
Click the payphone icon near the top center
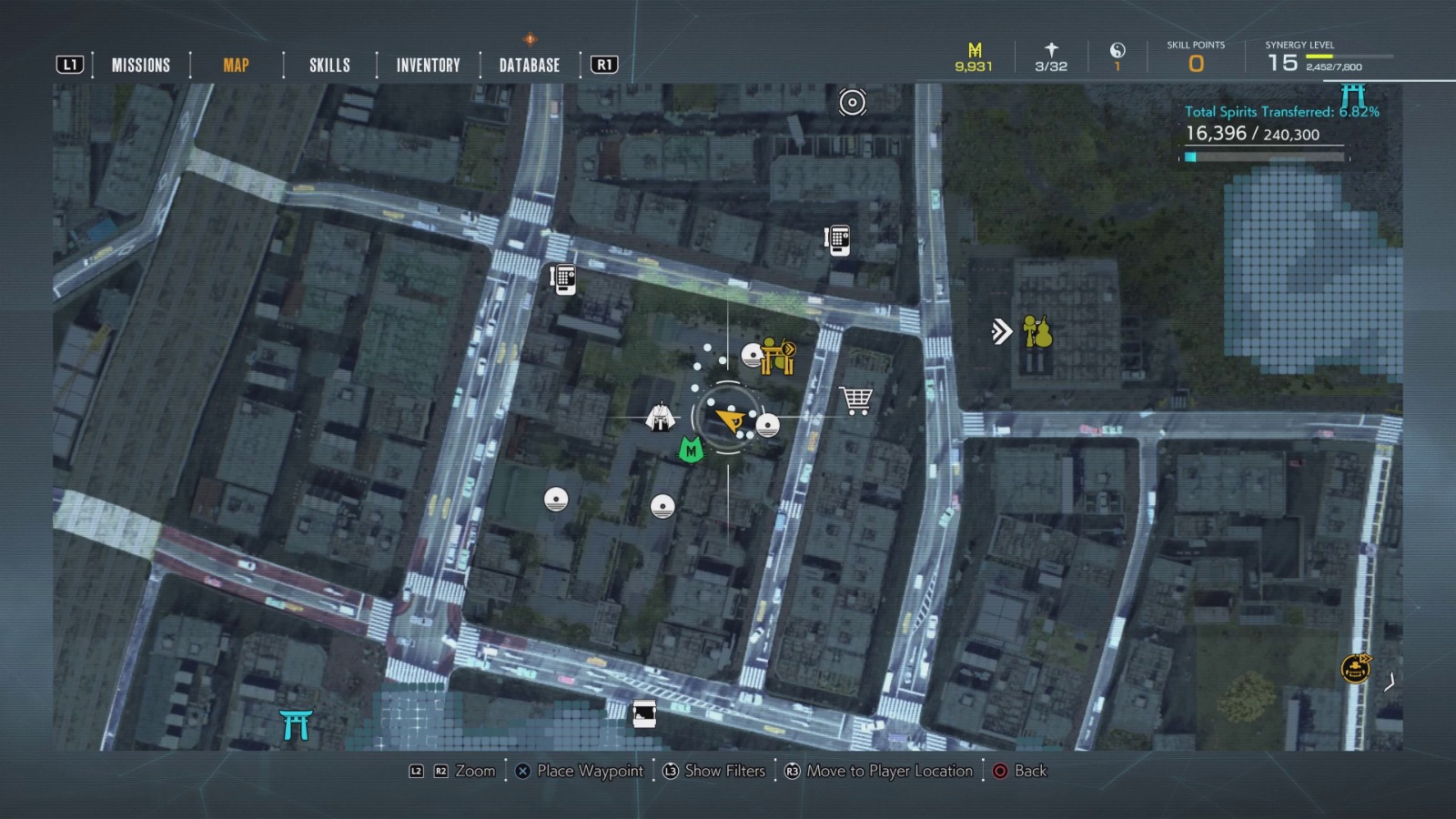pyautogui.click(x=838, y=241)
